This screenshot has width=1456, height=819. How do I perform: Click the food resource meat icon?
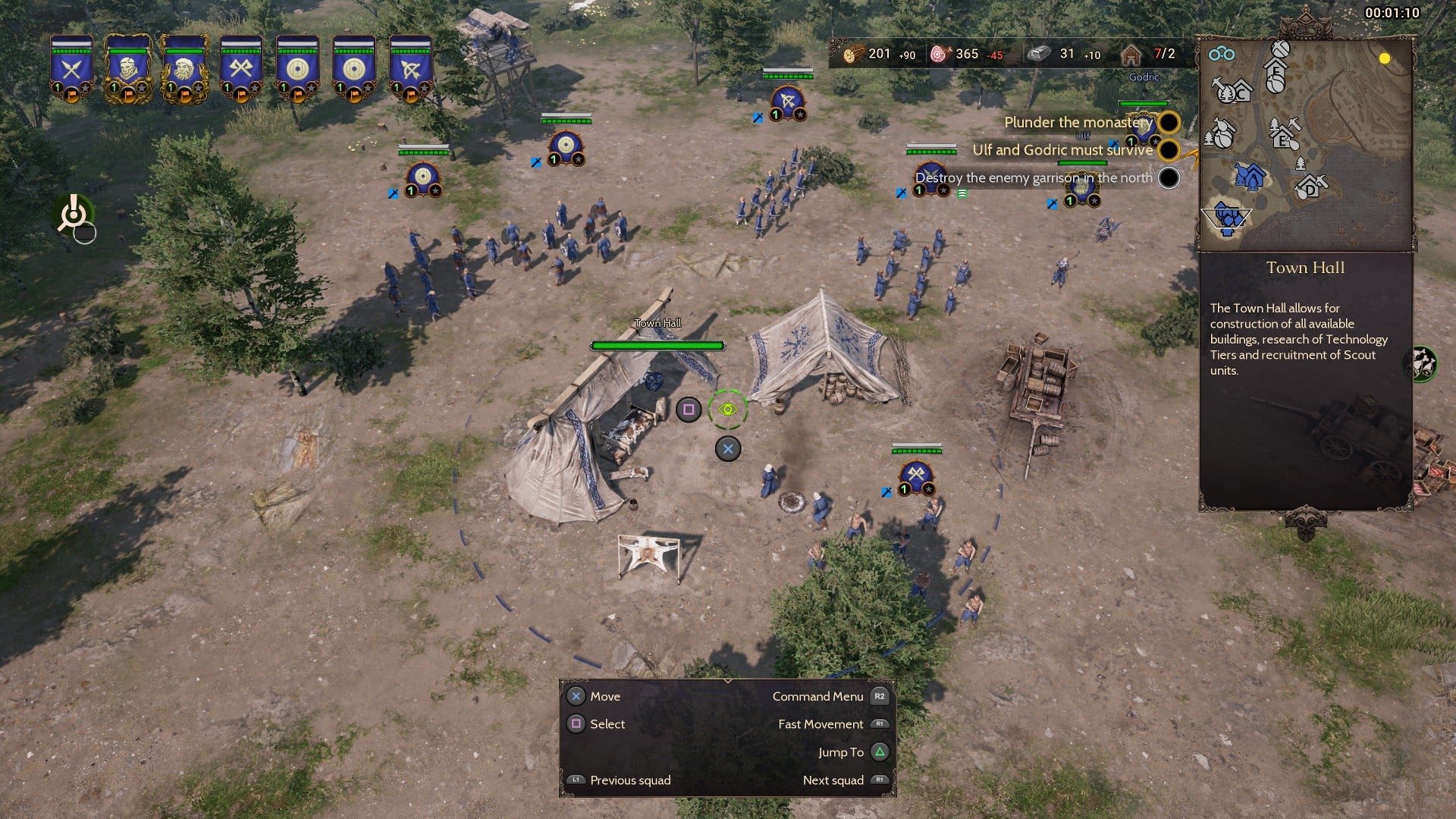point(940,55)
